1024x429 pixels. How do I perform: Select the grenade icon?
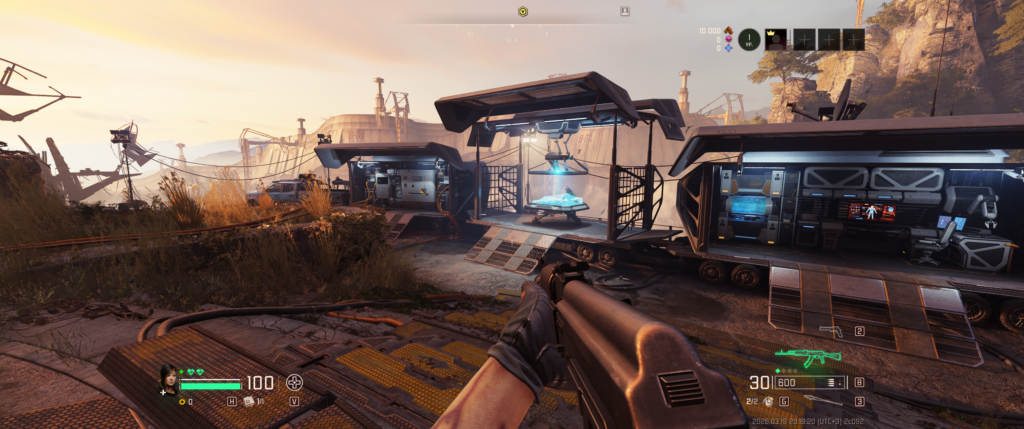[x=769, y=401]
